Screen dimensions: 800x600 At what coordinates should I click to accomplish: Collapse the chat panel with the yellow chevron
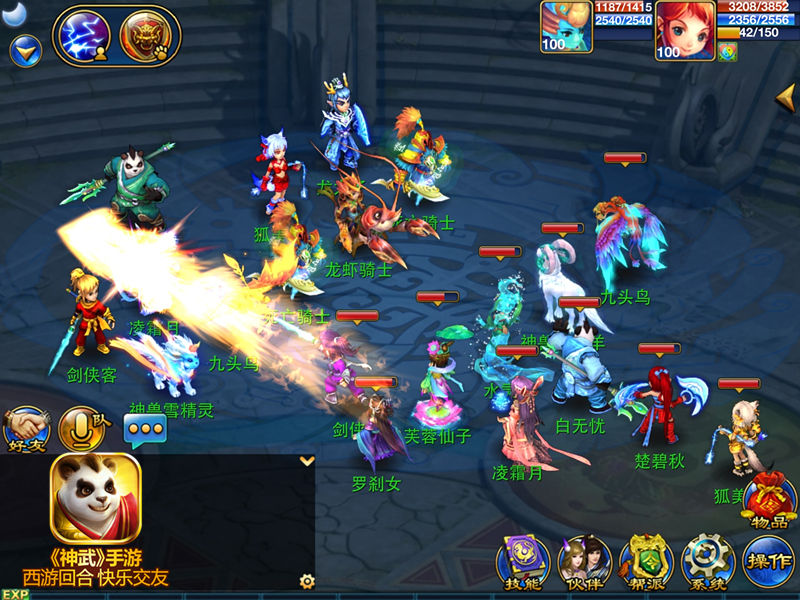307,461
